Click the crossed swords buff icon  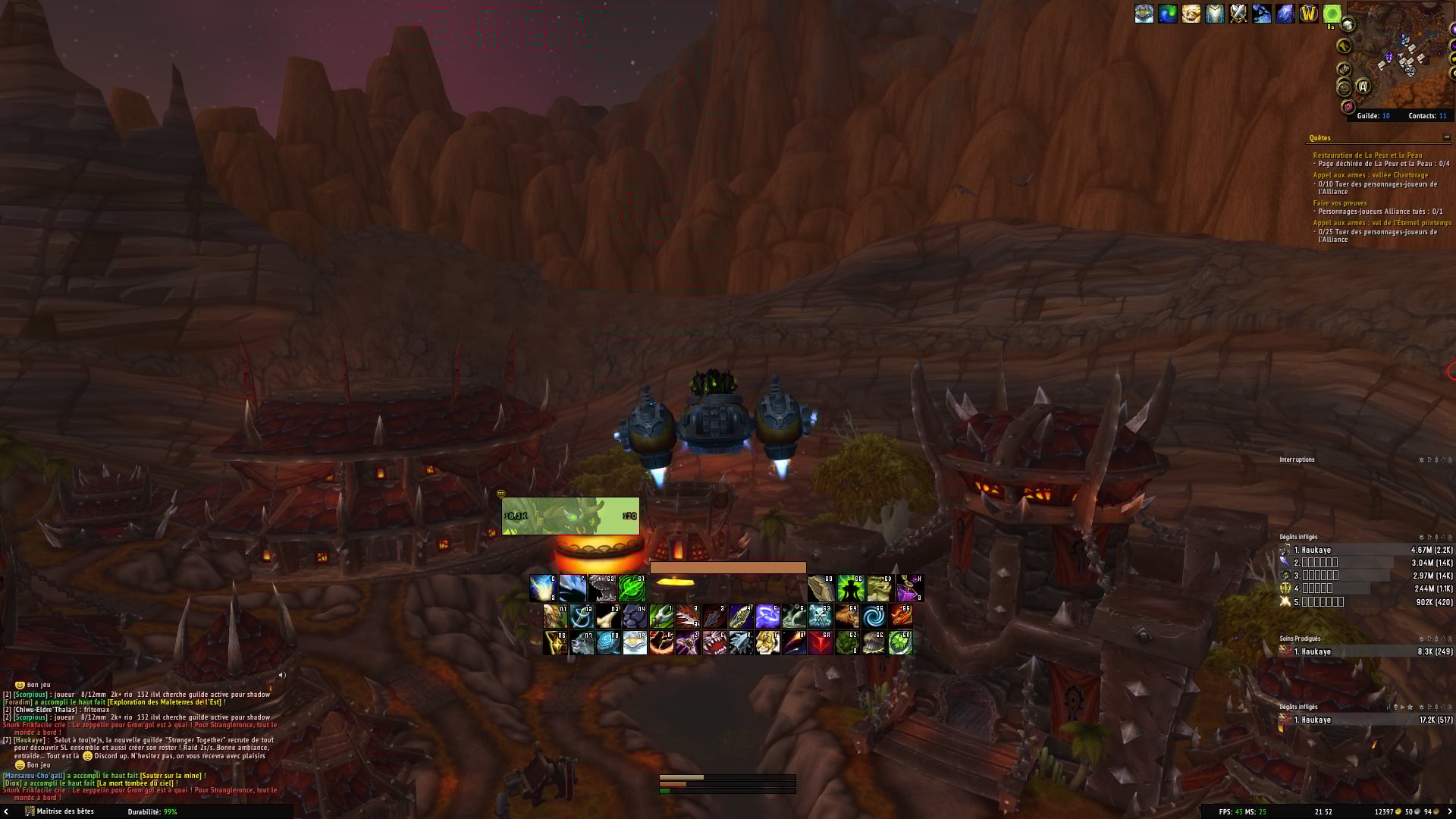click(x=1238, y=14)
